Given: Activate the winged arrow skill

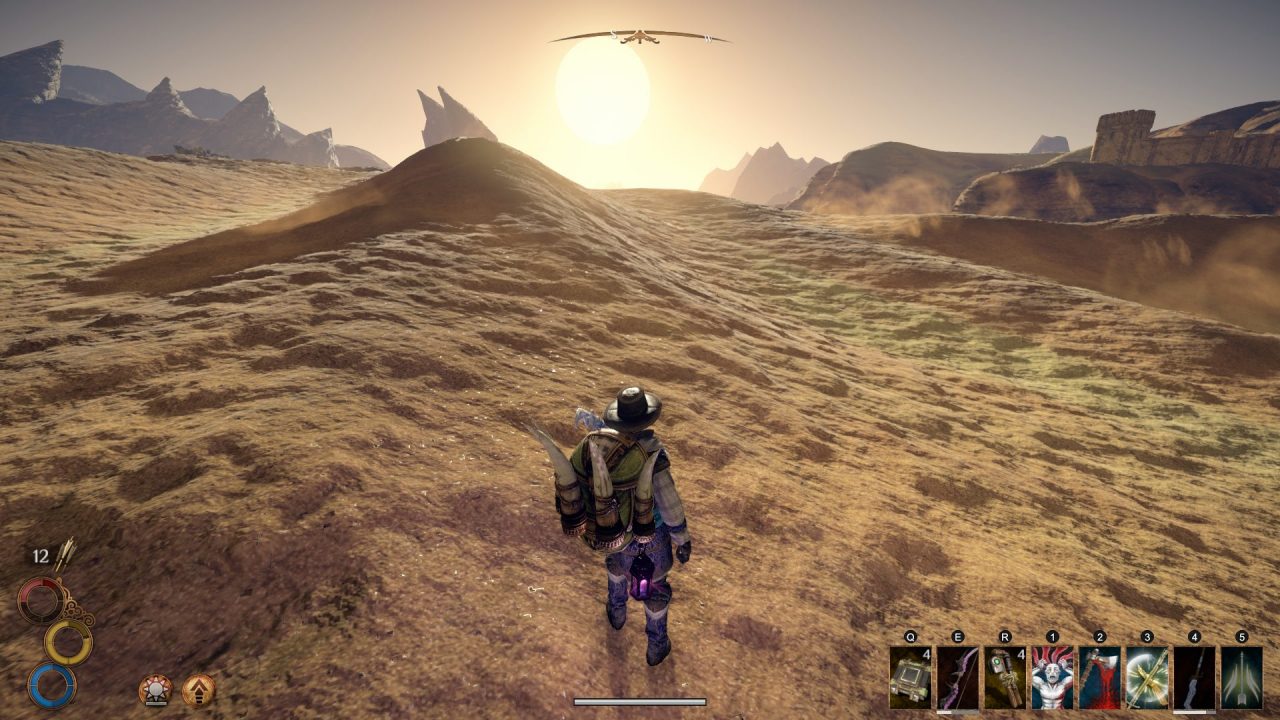Looking at the screenshot, I should click(1241, 678).
